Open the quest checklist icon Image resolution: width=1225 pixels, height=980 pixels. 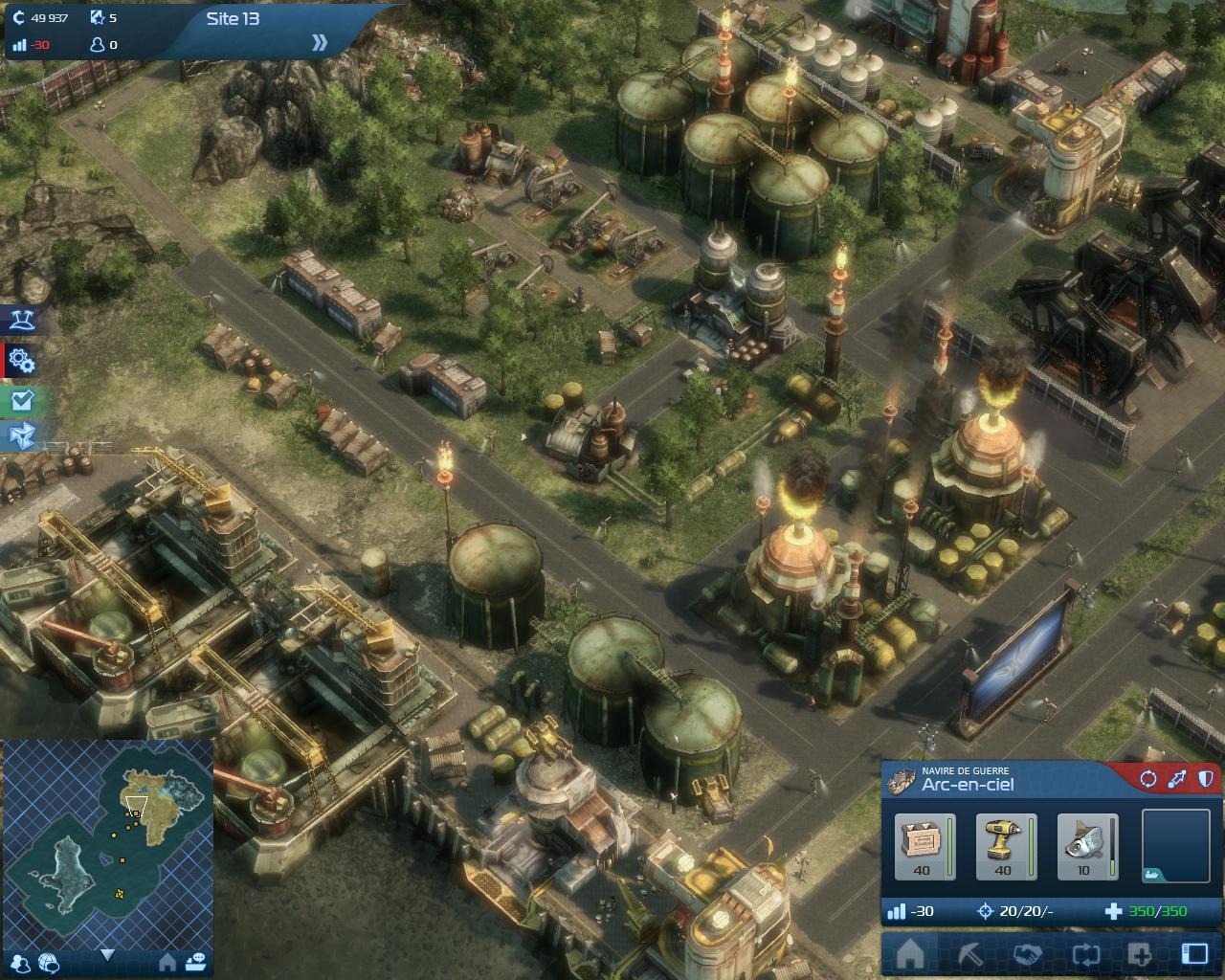(21, 399)
